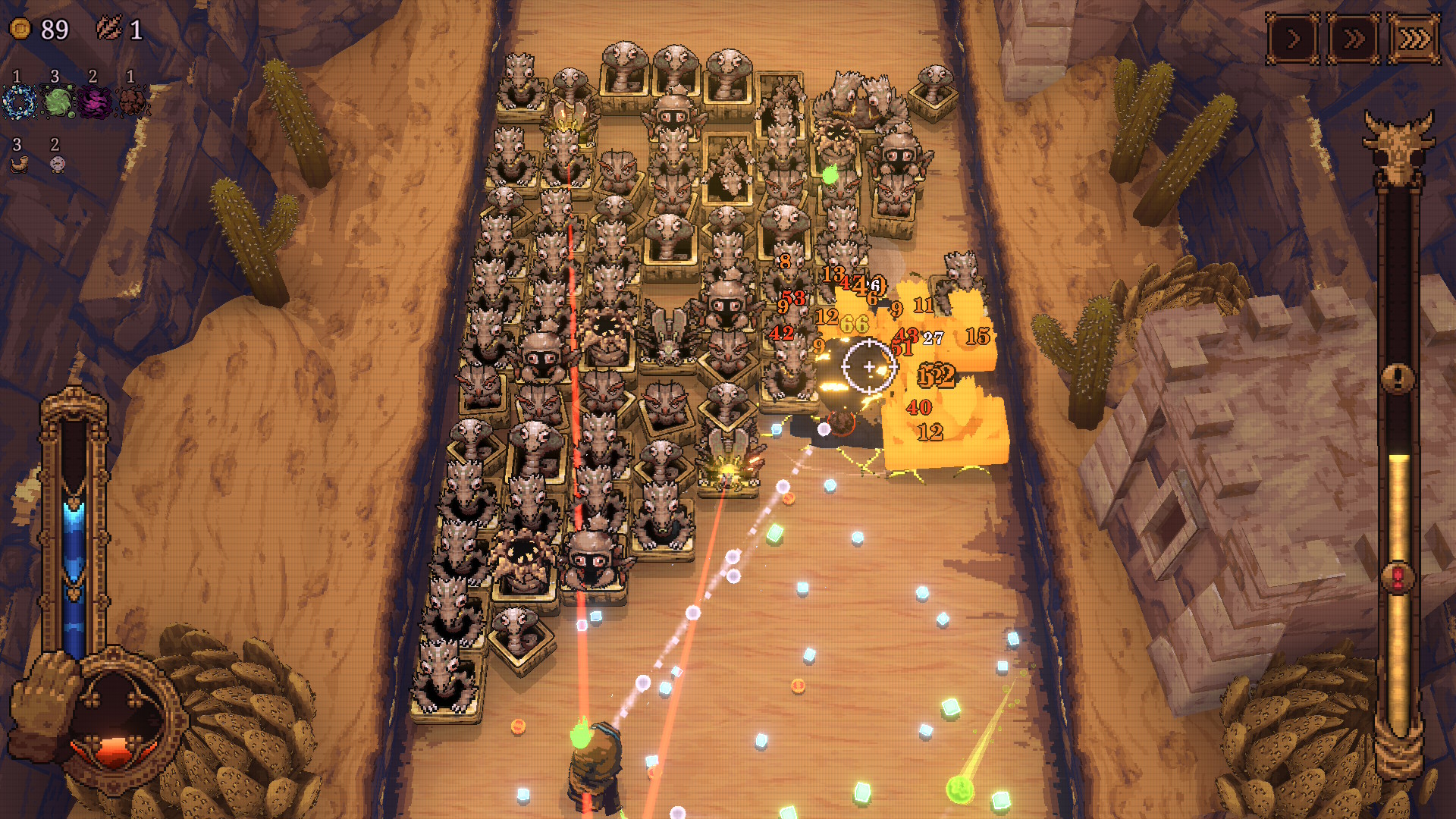Screen dimensions: 1456x819
Task: Inspect the green swirling wind ball icon
Action: tap(58, 102)
